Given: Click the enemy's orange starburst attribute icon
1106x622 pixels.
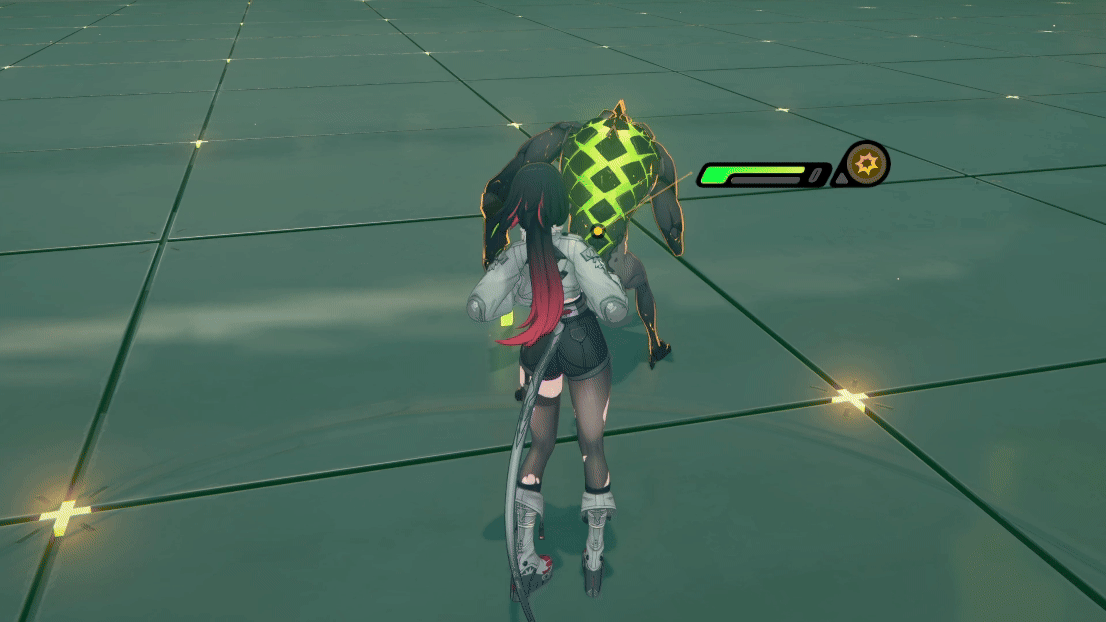Looking at the screenshot, I should [x=866, y=163].
